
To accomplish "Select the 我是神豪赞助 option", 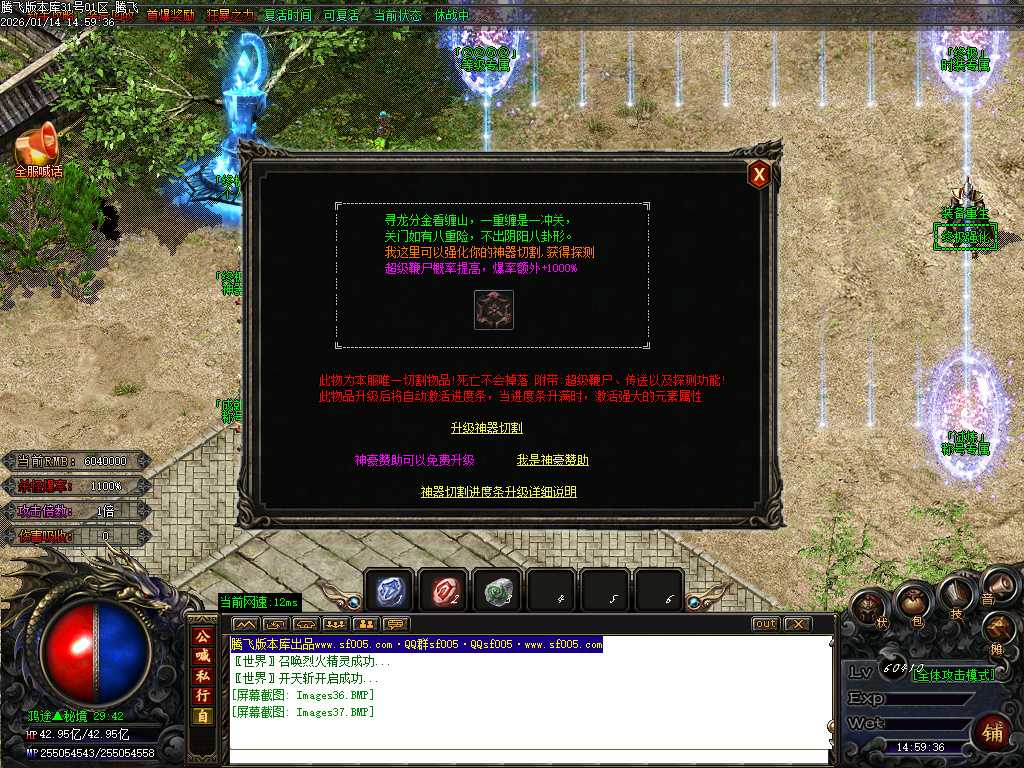I will (x=552, y=460).
